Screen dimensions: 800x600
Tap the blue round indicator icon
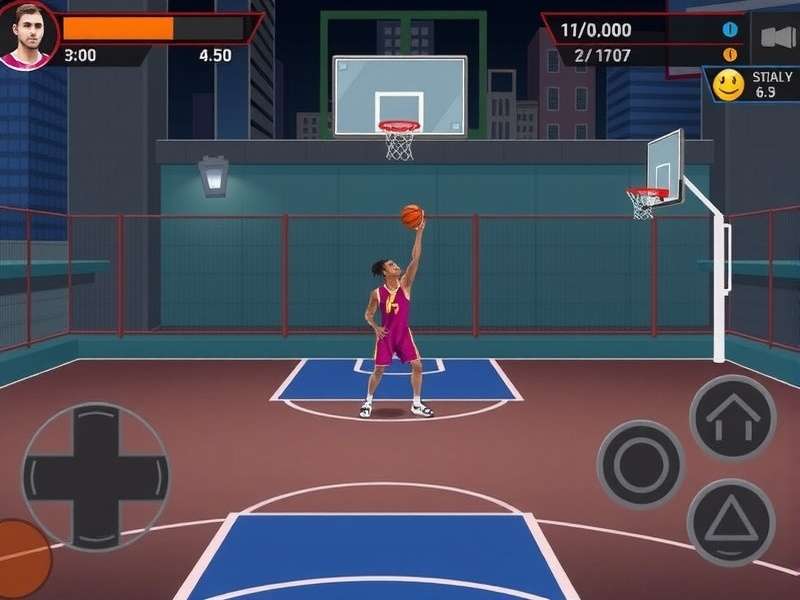pos(730,29)
